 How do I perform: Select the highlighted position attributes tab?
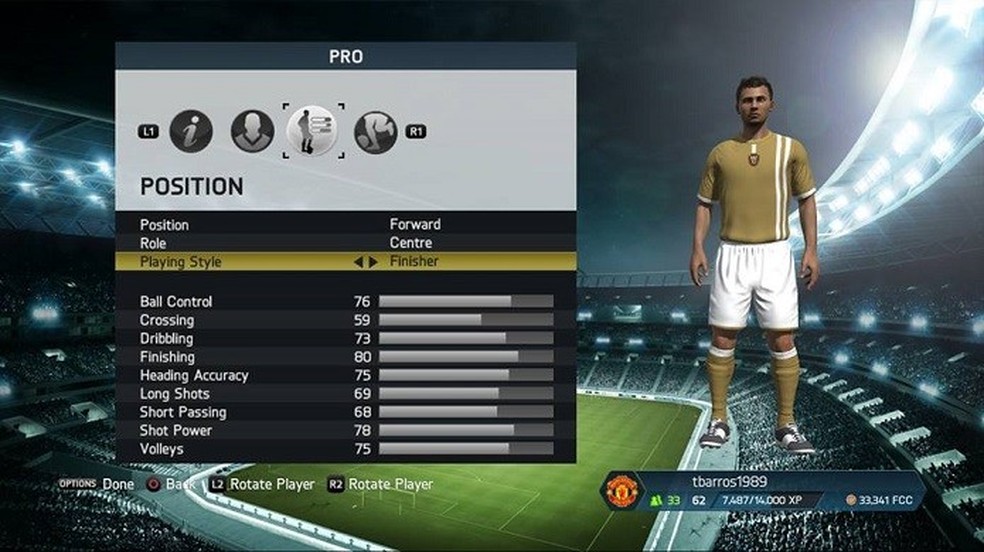point(313,131)
